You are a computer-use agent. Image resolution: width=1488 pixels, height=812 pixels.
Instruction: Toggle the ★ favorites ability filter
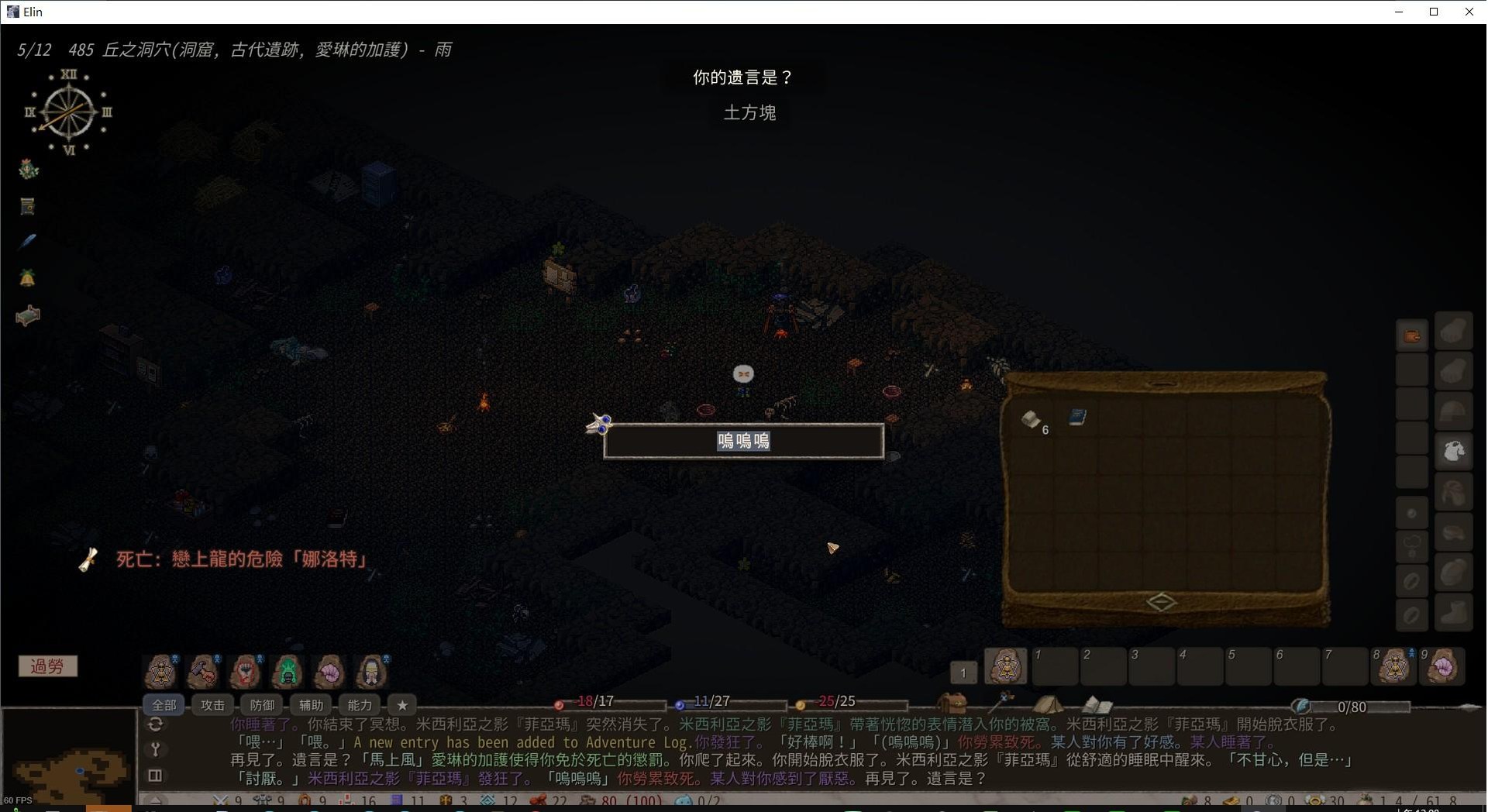click(x=402, y=705)
